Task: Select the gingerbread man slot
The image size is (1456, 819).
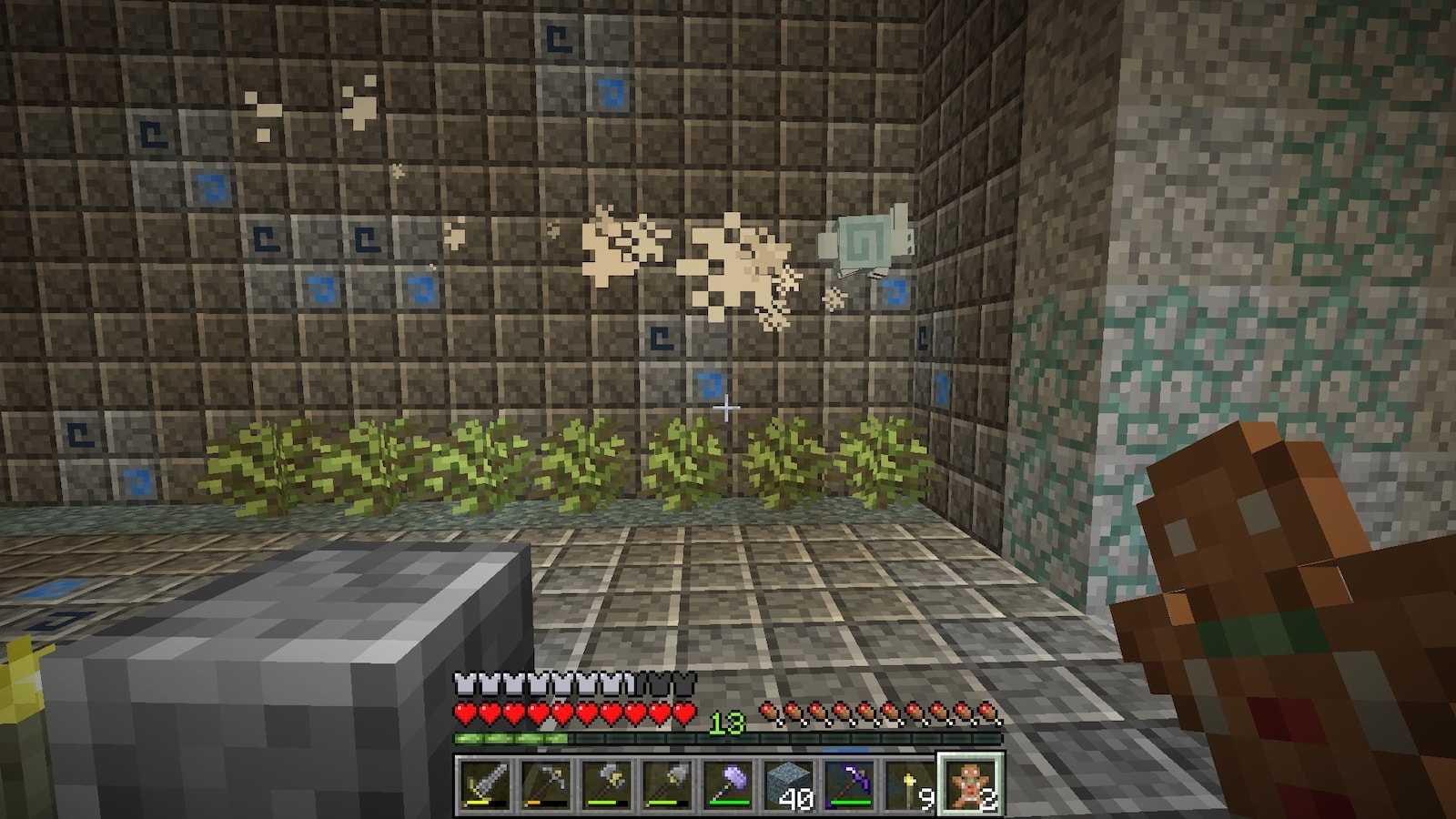Action: tap(971, 783)
